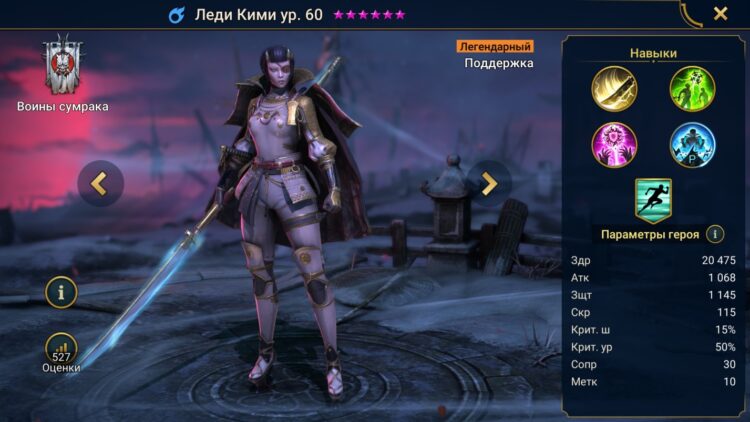Select the blue passive skill icon
Screen dimensions: 750x422
[x=692, y=145]
